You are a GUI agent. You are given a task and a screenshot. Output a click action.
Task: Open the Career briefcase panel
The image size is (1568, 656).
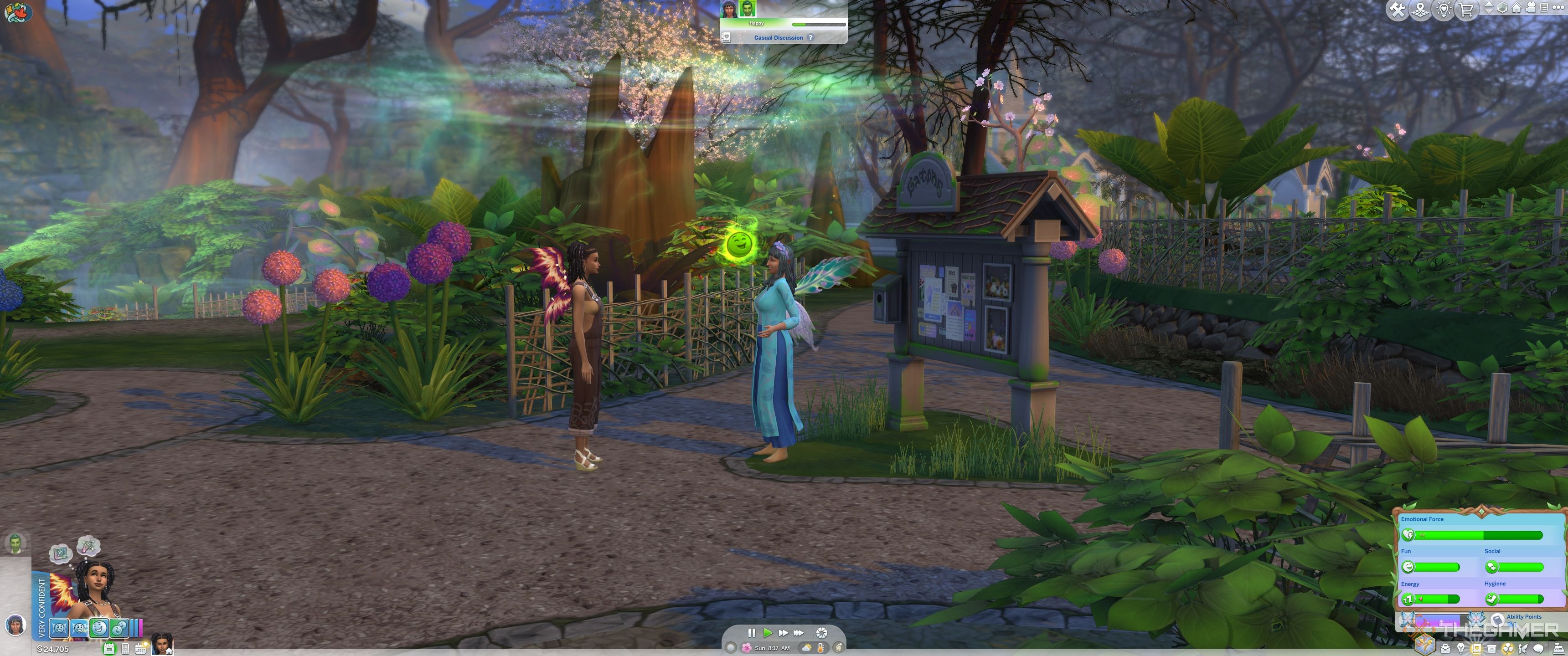click(x=1445, y=649)
